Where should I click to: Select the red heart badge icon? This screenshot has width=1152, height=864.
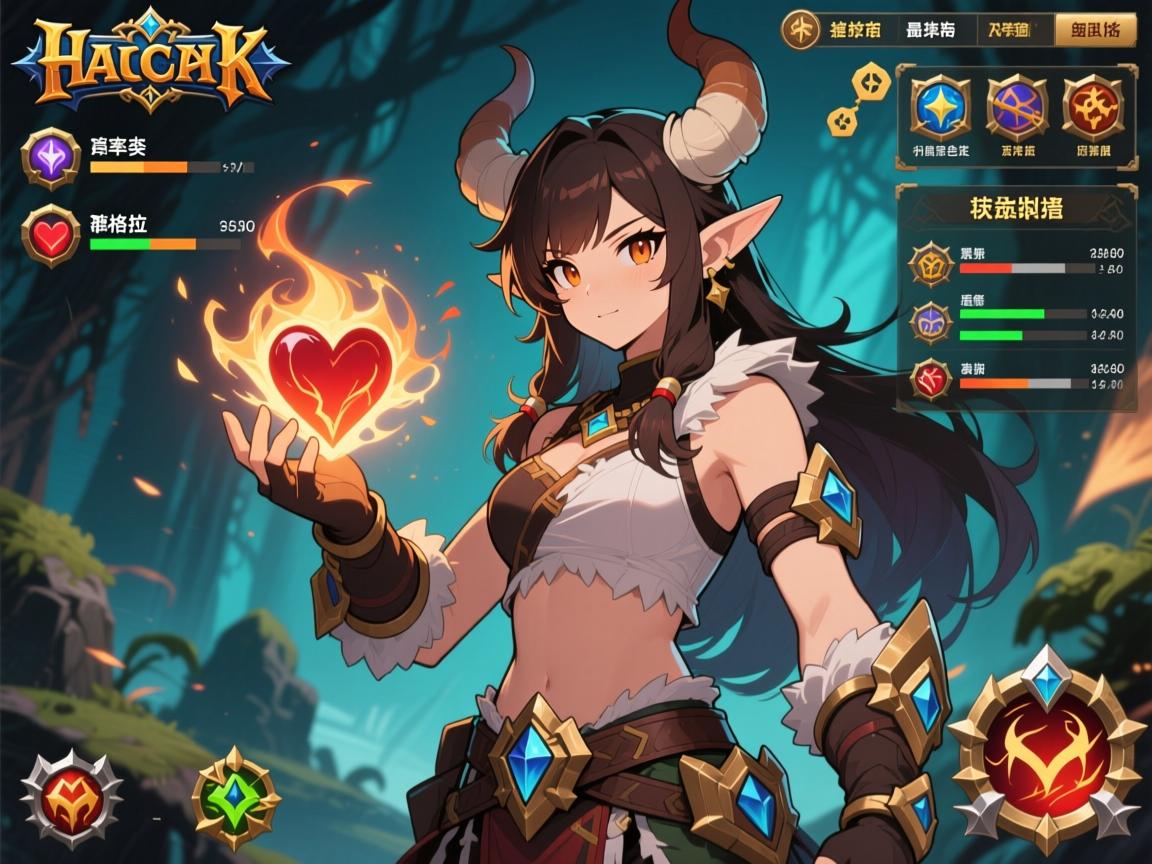coord(51,236)
